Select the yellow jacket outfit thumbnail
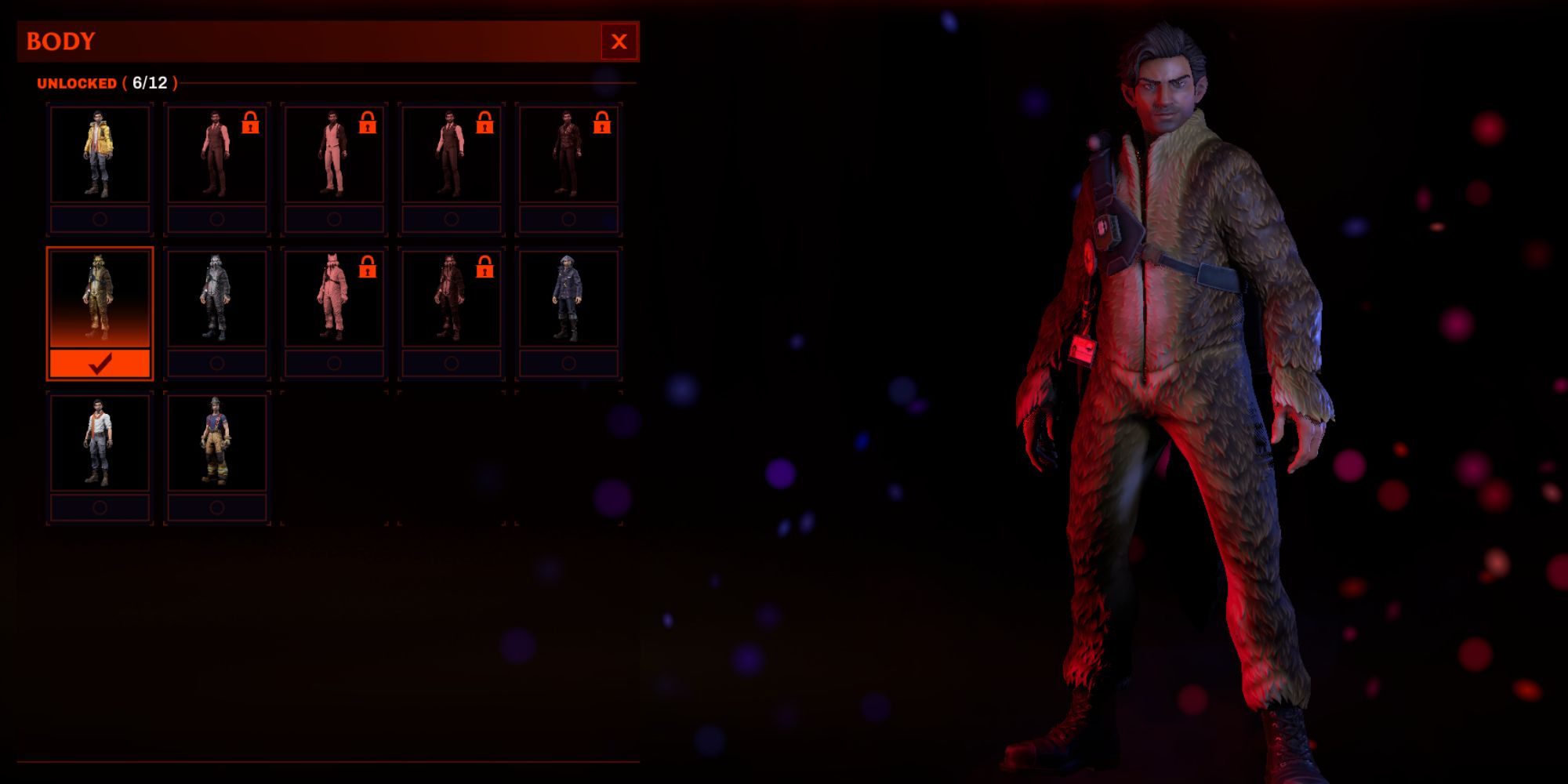Viewport: 1568px width, 784px height. (x=100, y=153)
